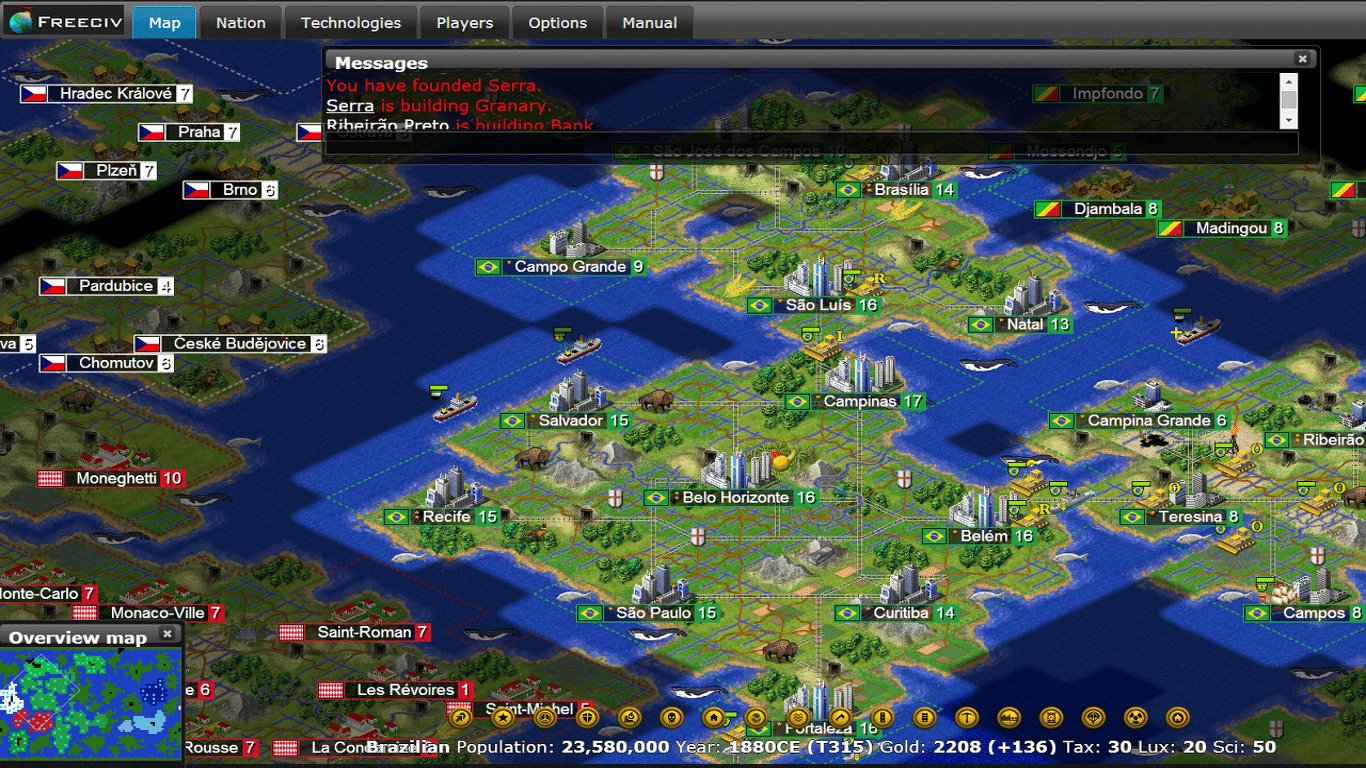The width and height of the screenshot is (1366, 768).
Task: Click on the overview minimap
Action: (x=91, y=698)
